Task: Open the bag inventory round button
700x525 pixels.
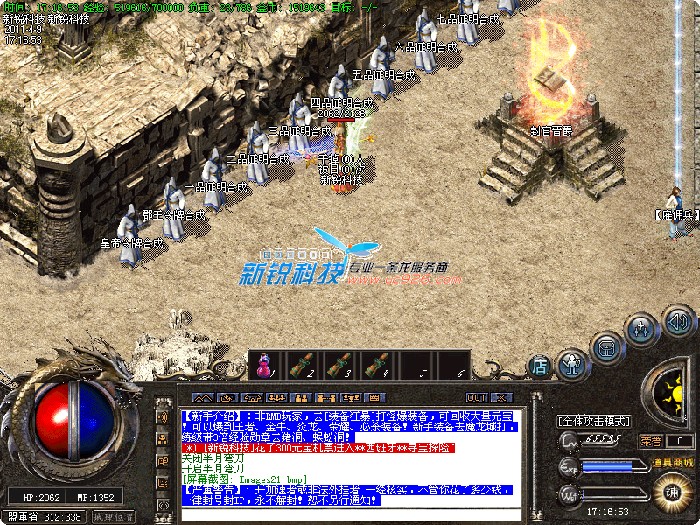Action: point(606,346)
